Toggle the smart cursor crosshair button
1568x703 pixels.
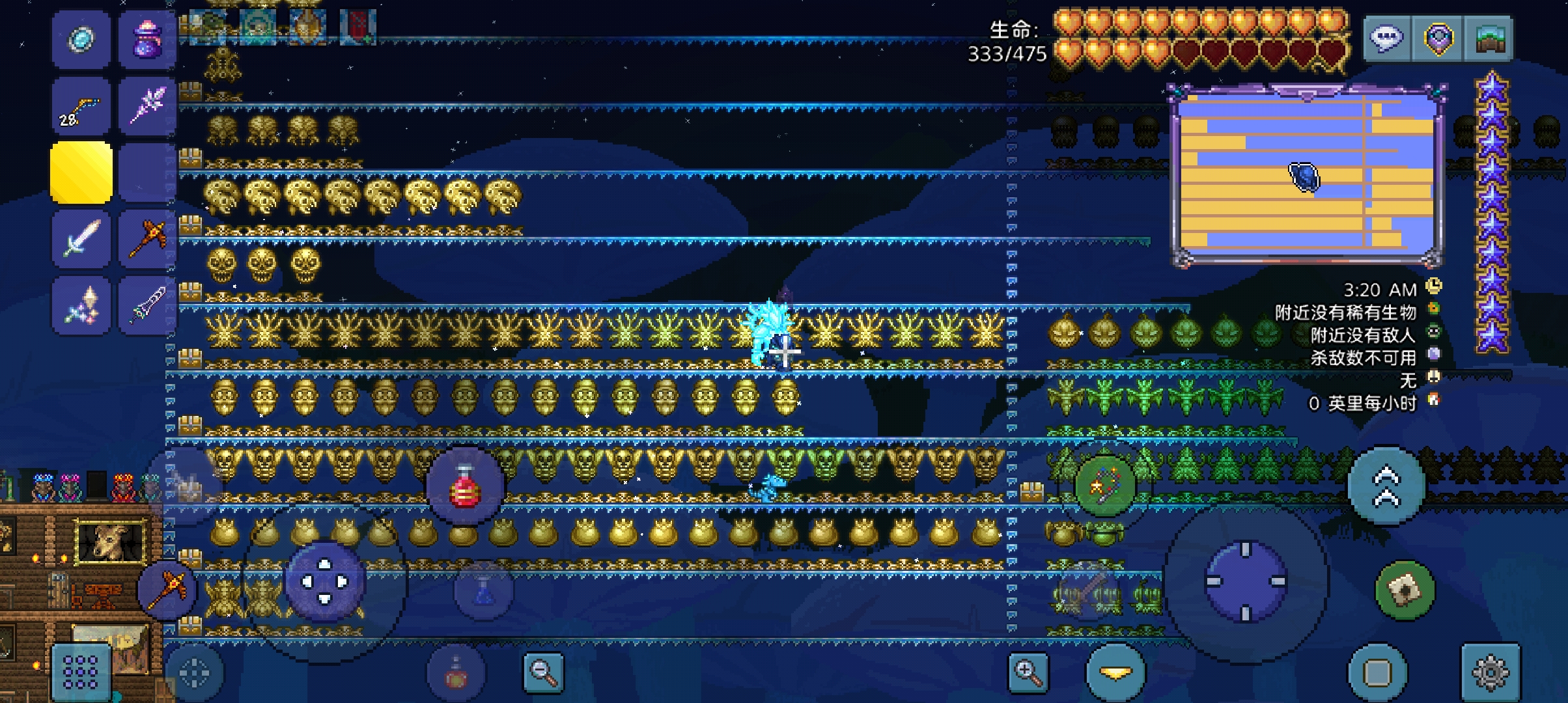click(194, 673)
